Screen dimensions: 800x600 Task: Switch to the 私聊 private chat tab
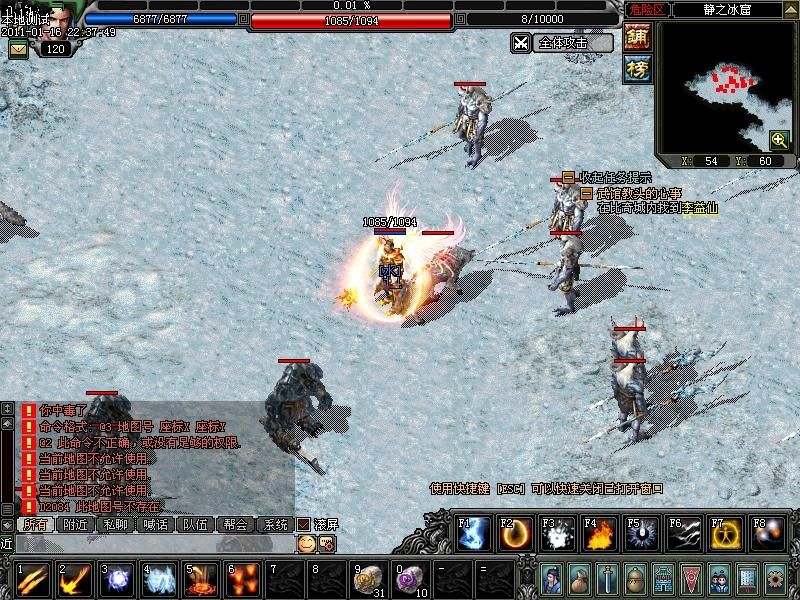pyautogui.click(x=116, y=524)
